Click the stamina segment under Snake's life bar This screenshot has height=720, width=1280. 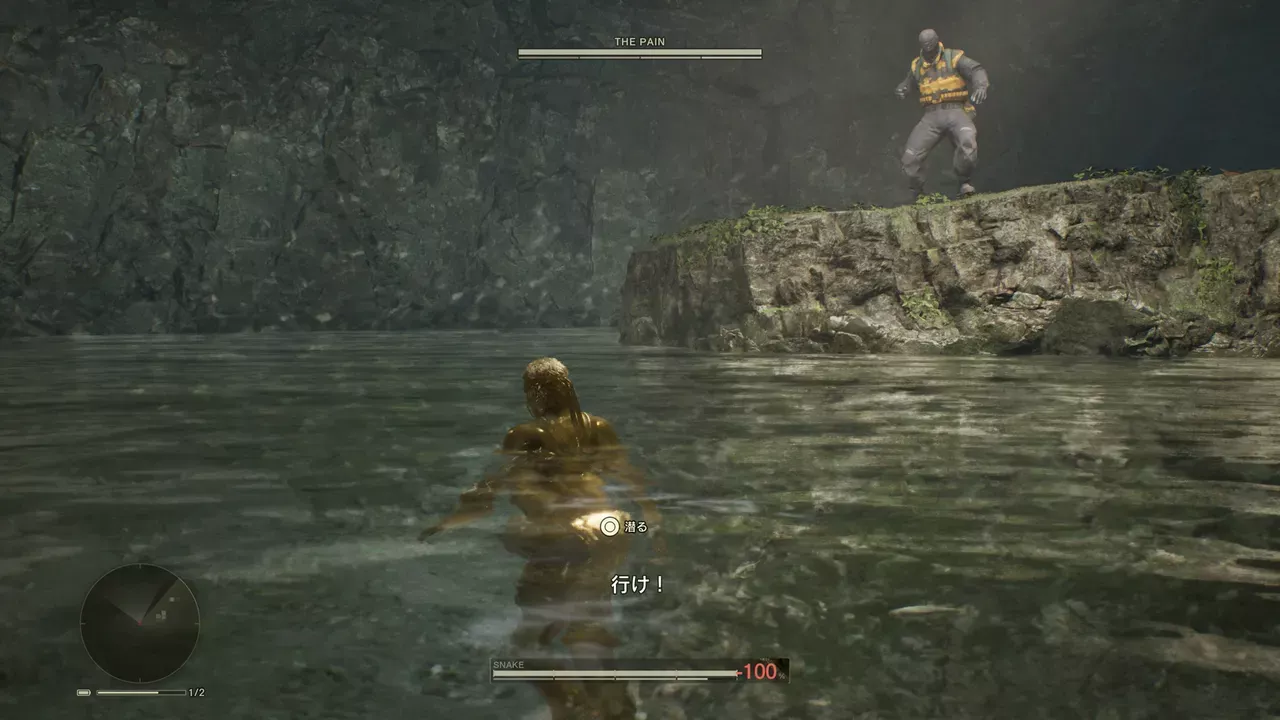click(x=620, y=679)
